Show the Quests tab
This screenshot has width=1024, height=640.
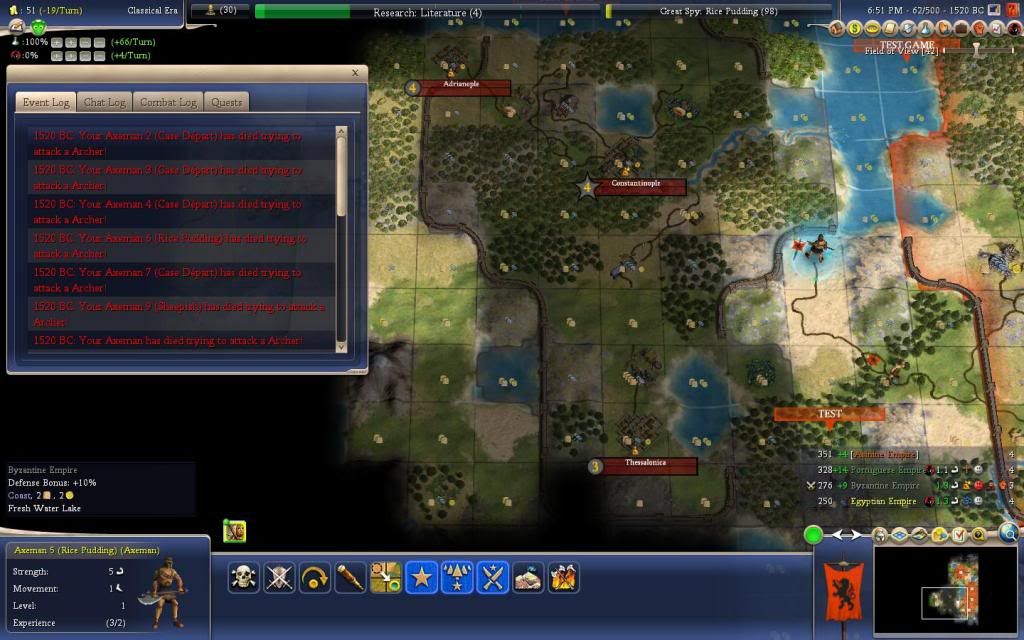click(x=226, y=102)
